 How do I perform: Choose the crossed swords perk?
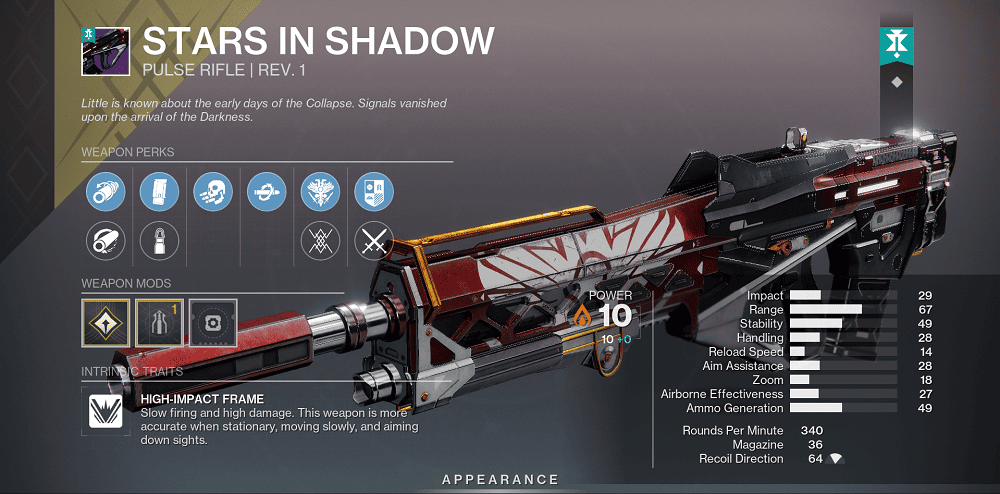[375, 240]
